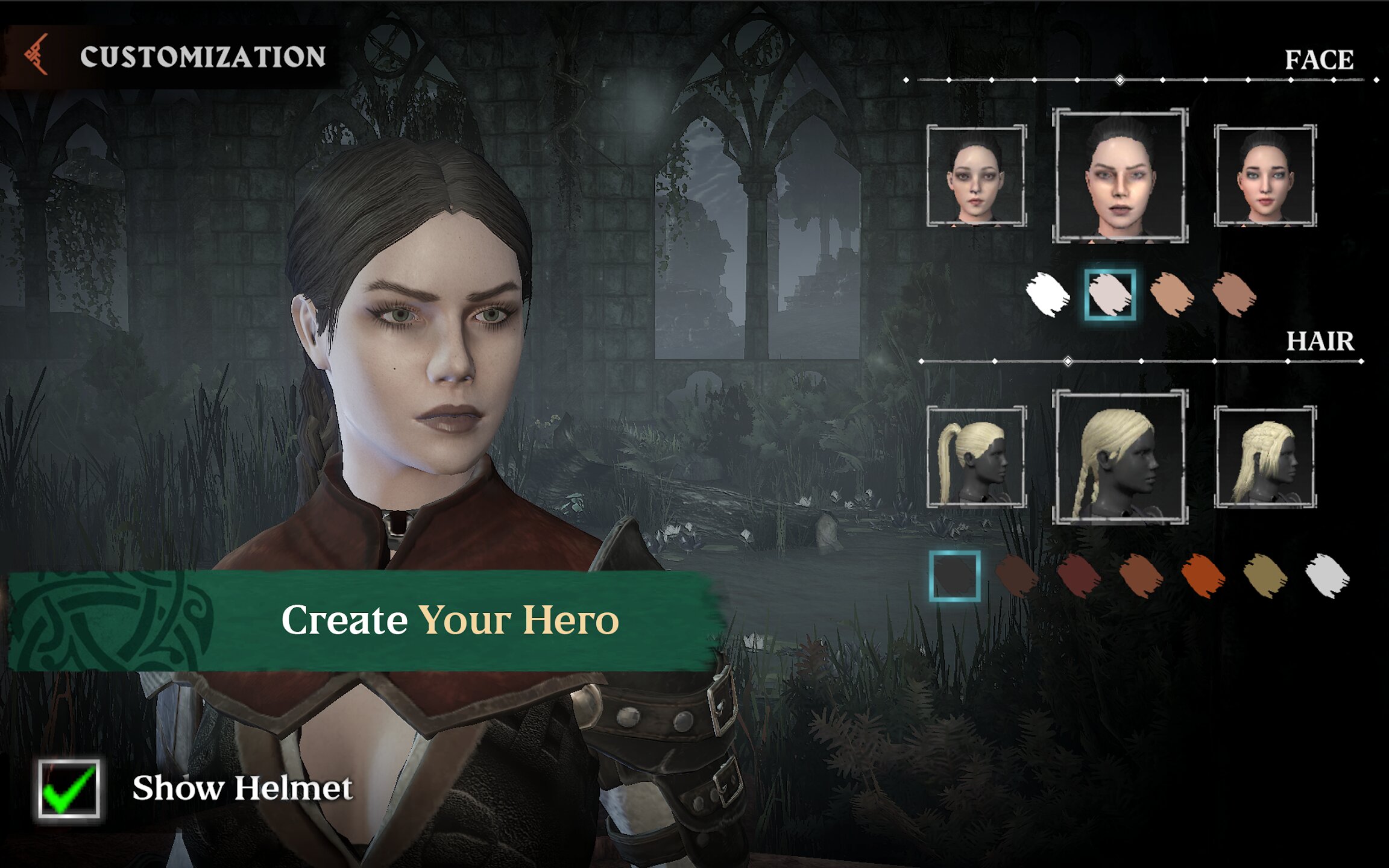The height and width of the screenshot is (868, 1389).
Task: Select the black hair color swatch
Action: point(954,576)
